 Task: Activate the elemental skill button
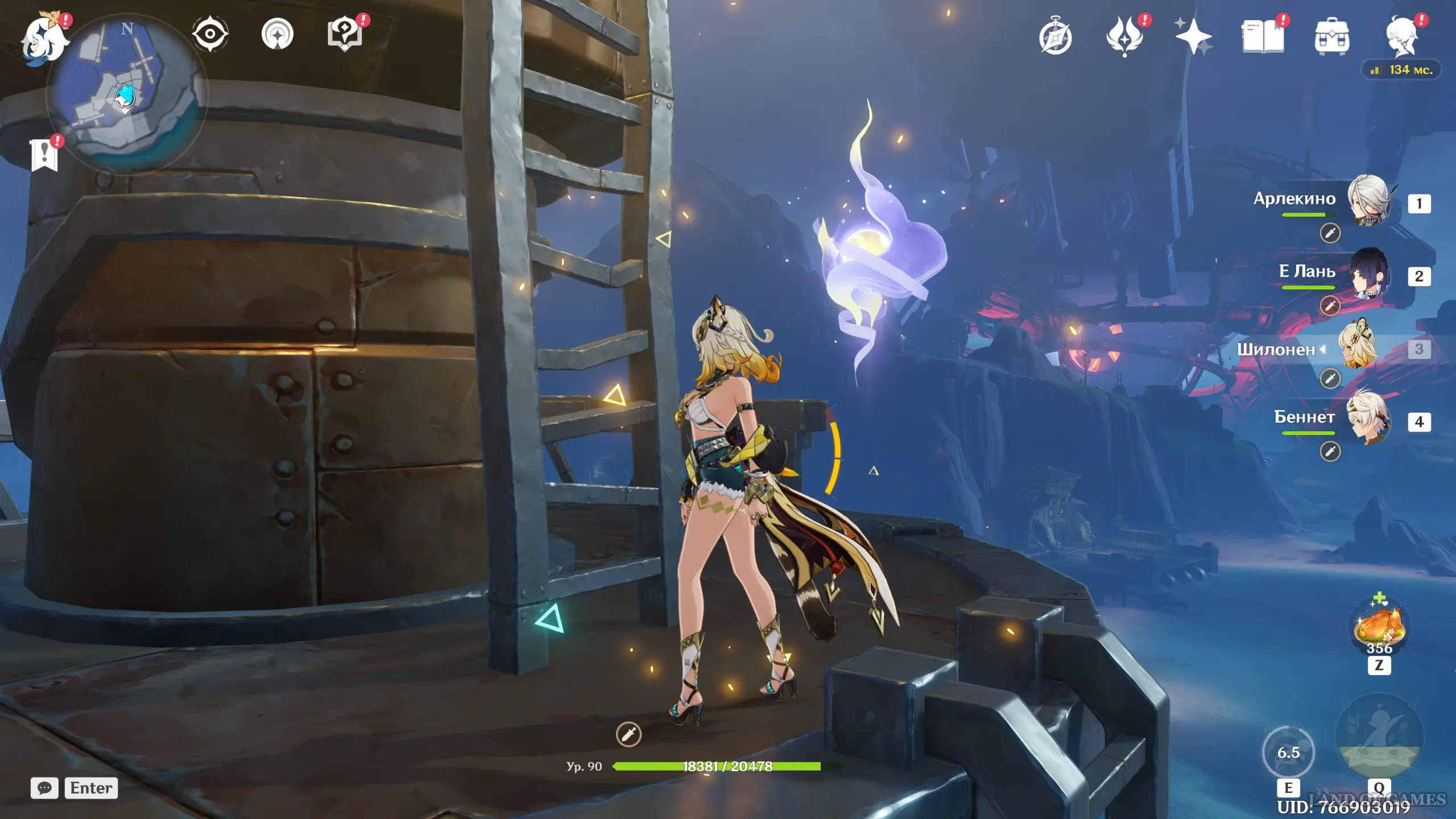coord(1288,752)
